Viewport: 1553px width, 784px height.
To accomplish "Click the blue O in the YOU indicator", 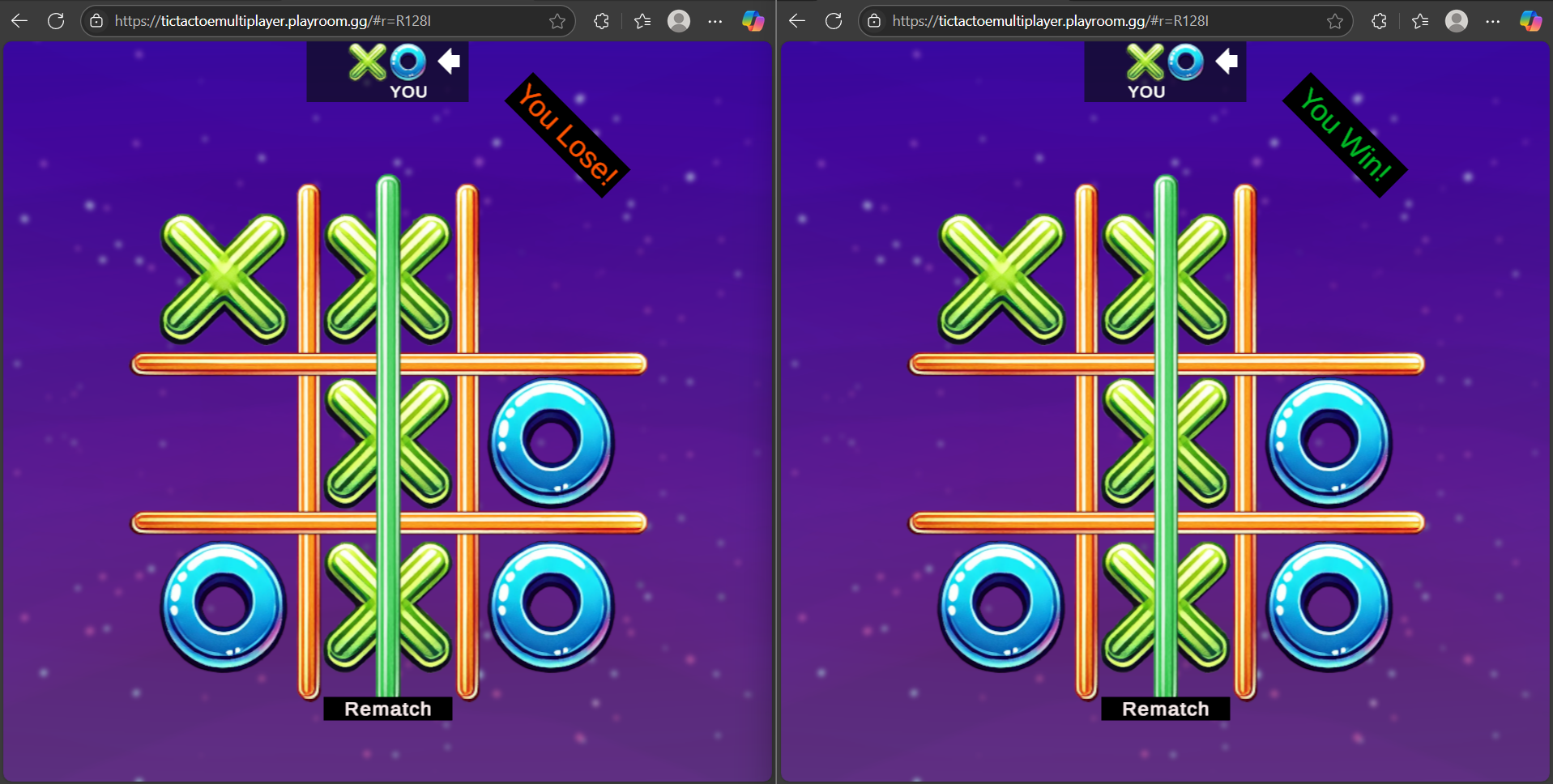I will click(408, 61).
